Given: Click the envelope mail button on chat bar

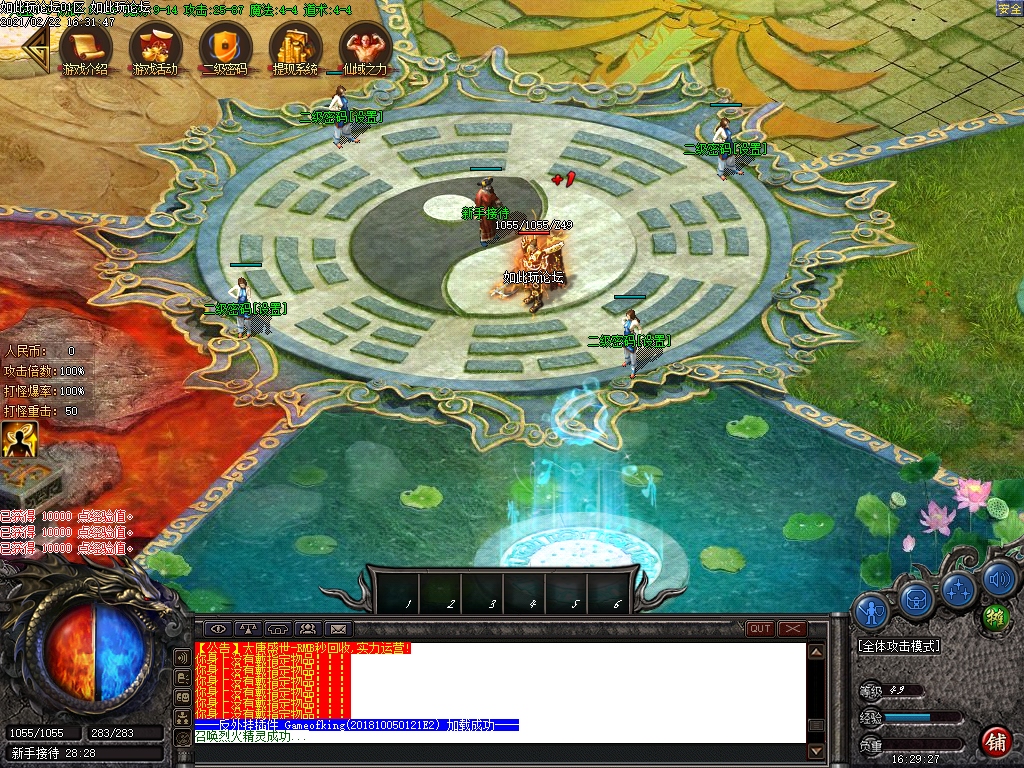Looking at the screenshot, I should [x=338, y=628].
